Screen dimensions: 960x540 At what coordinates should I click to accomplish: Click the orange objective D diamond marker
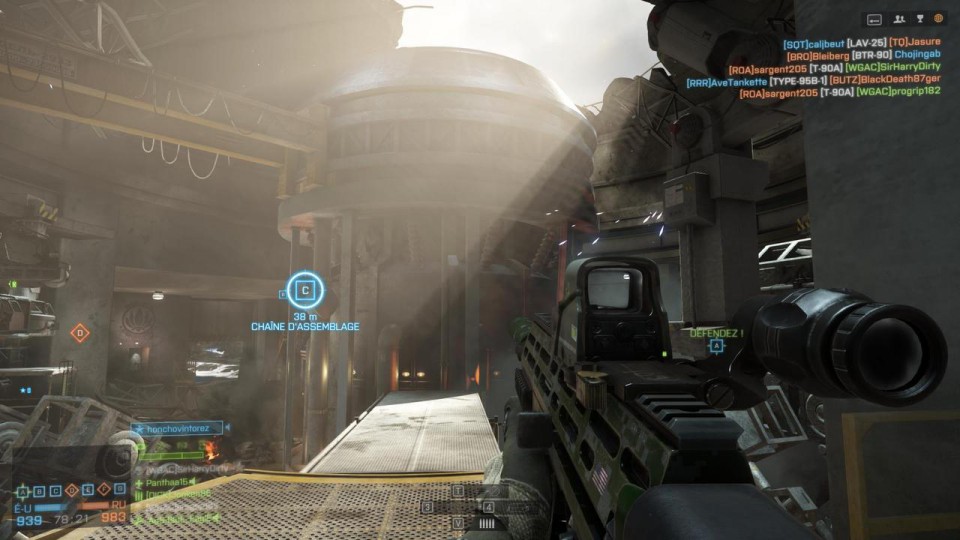pos(80,332)
